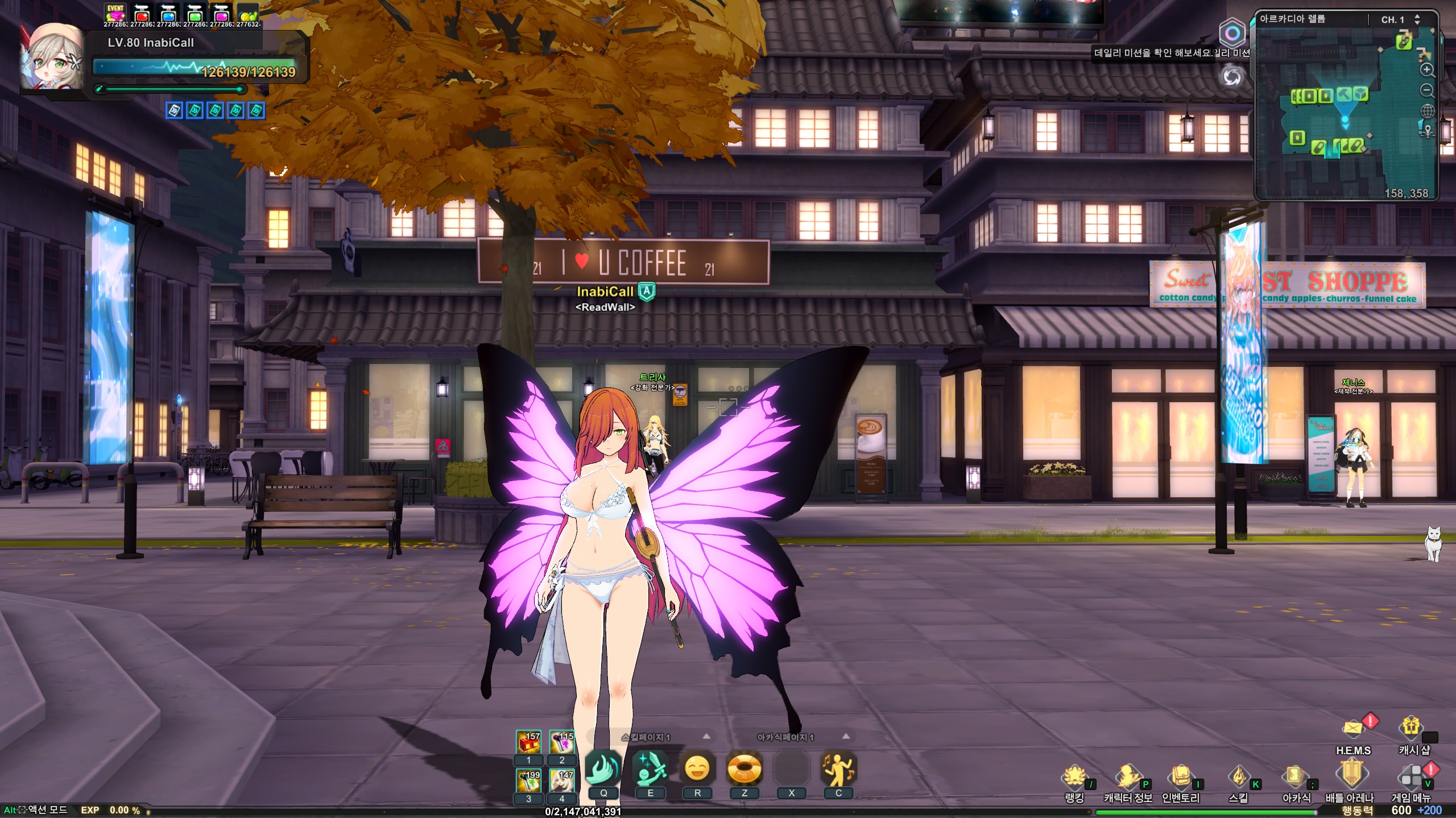Open the world map globe icon
Viewport: 1456px width, 818px height.
[1427, 111]
